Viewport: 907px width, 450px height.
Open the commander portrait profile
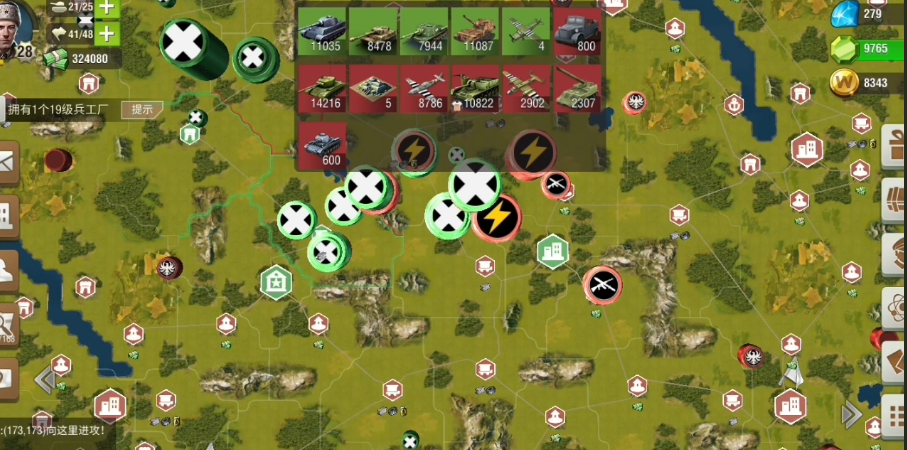(17, 28)
